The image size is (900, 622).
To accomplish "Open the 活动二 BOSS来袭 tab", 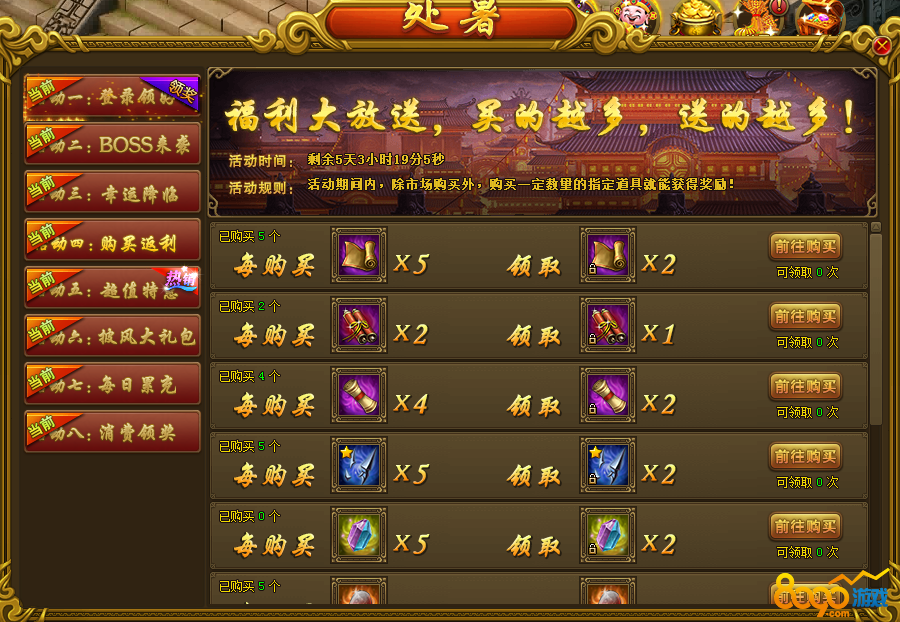I will click(112, 143).
